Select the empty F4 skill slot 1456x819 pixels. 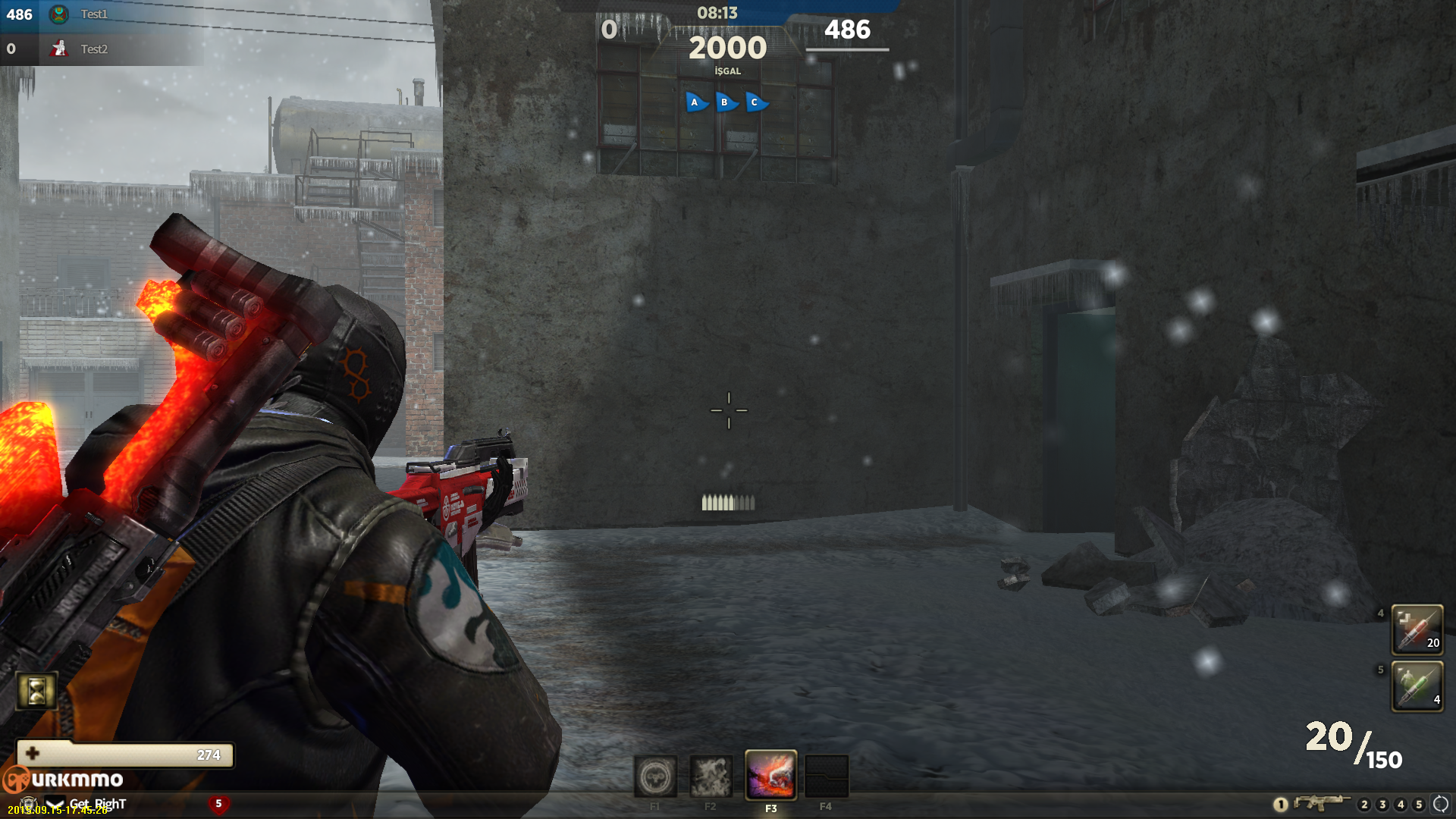(x=826, y=777)
